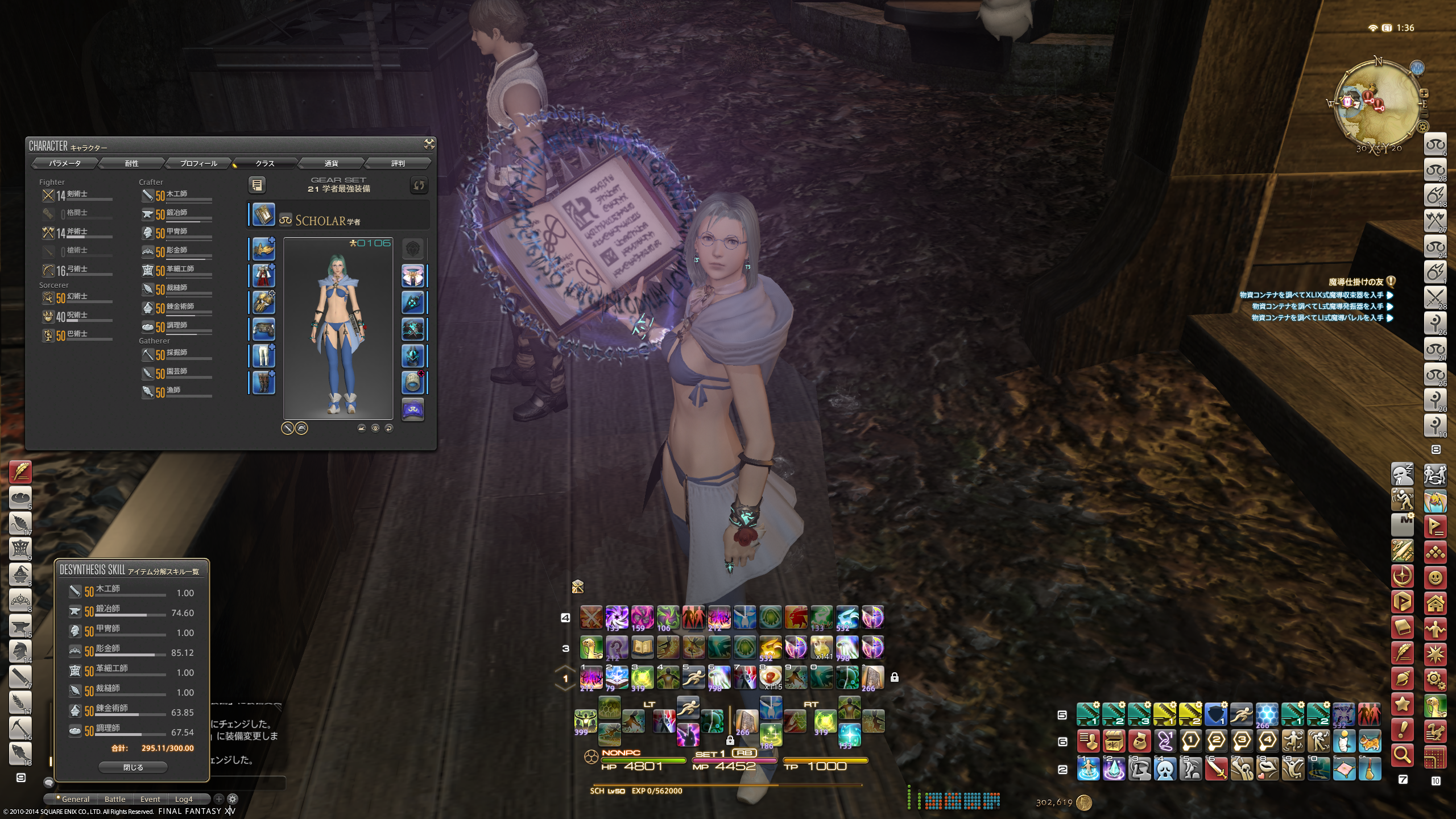Open the magnifying glass search icon
This screenshot has width=1456, height=819.
click(x=1402, y=755)
